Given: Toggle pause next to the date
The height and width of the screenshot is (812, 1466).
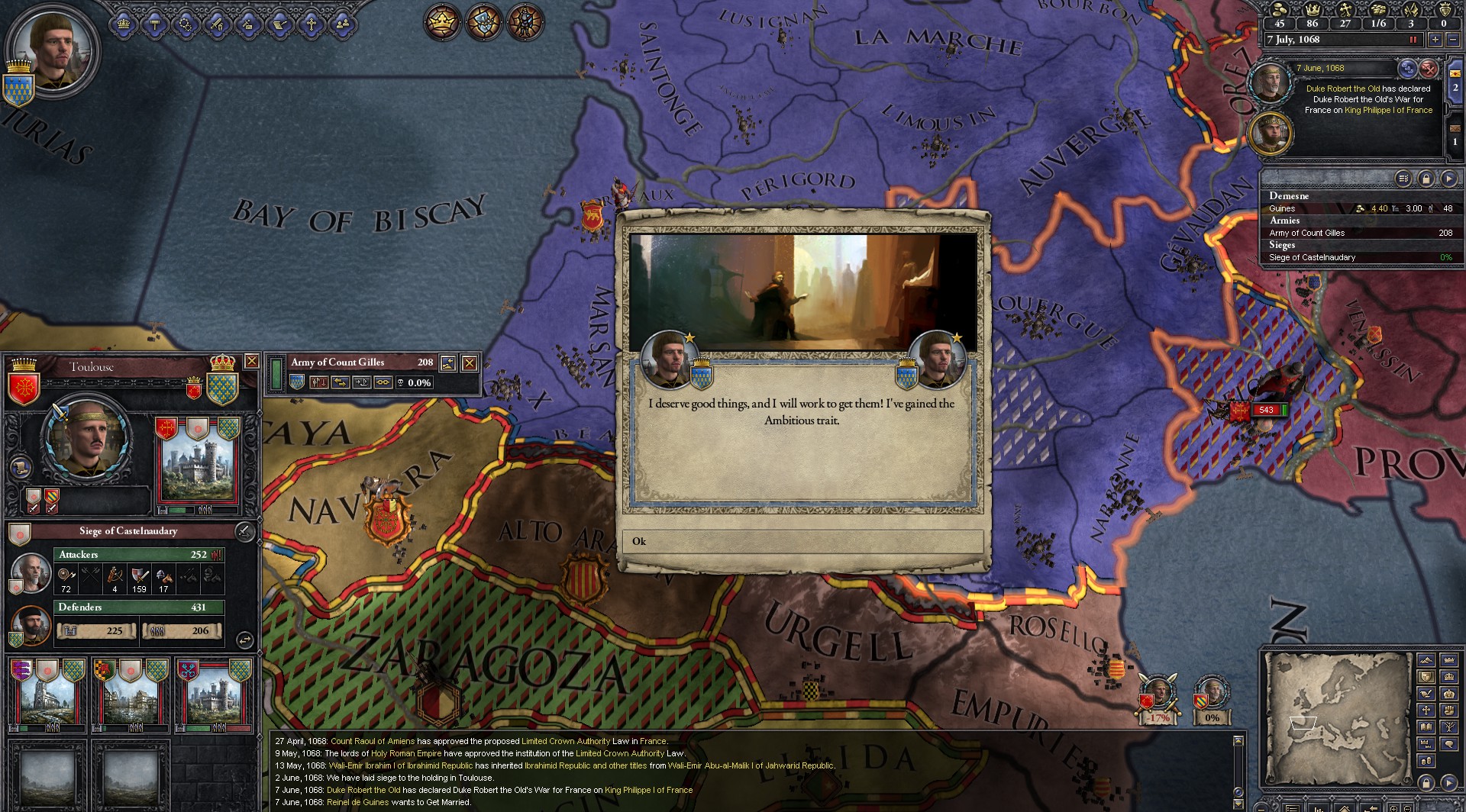Looking at the screenshot, I should click(1413, 40).
